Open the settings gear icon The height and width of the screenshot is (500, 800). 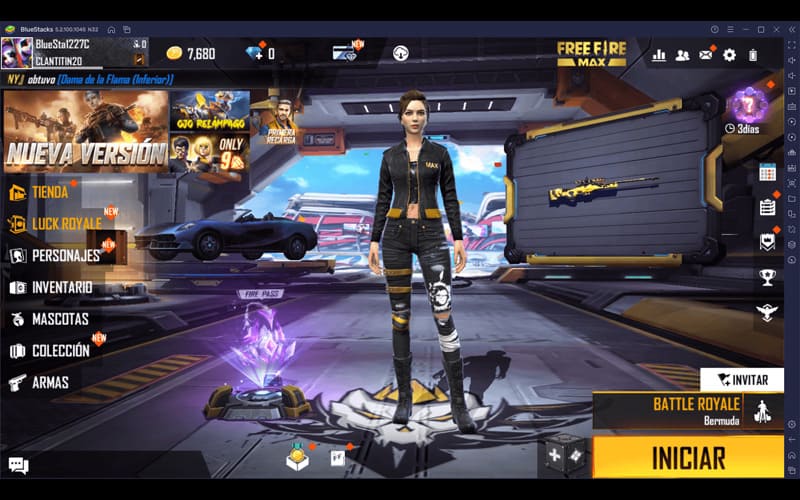click(x=729, y=55)
